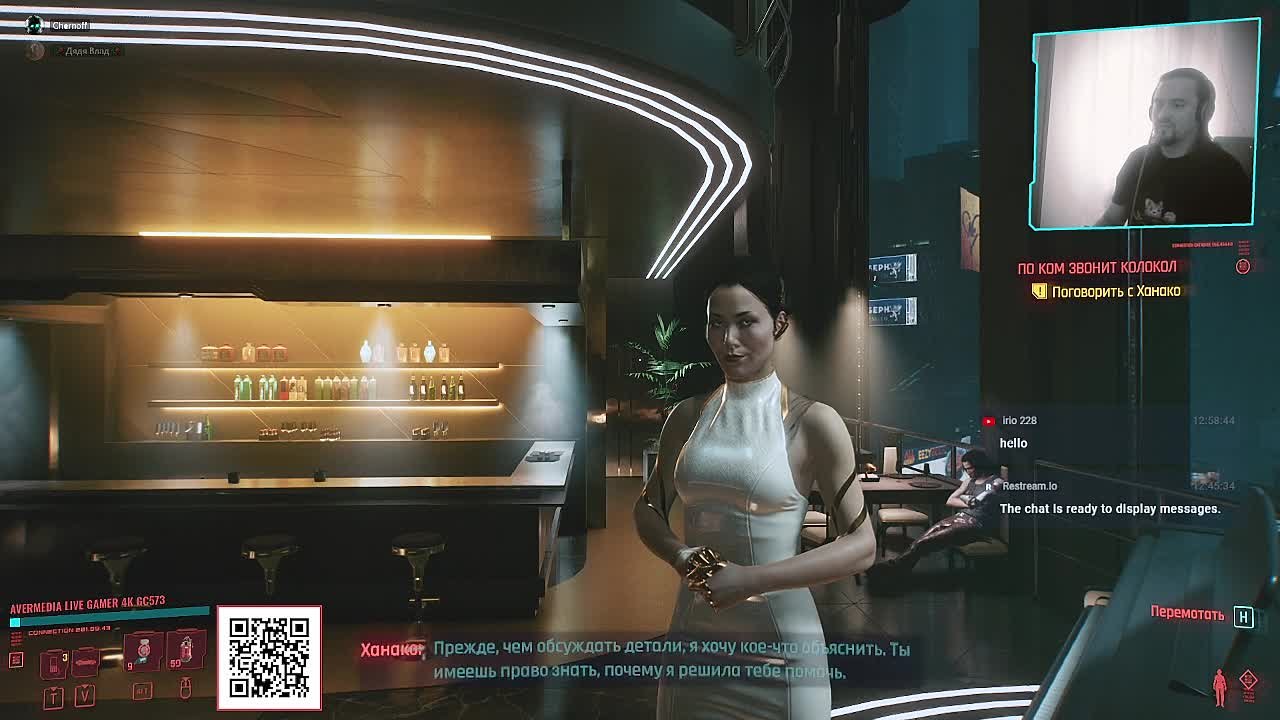Viewport: 1280px width, 720px height.
Task: Click the YouTube icon next to irio 228
Action: [x=989, y=420]
